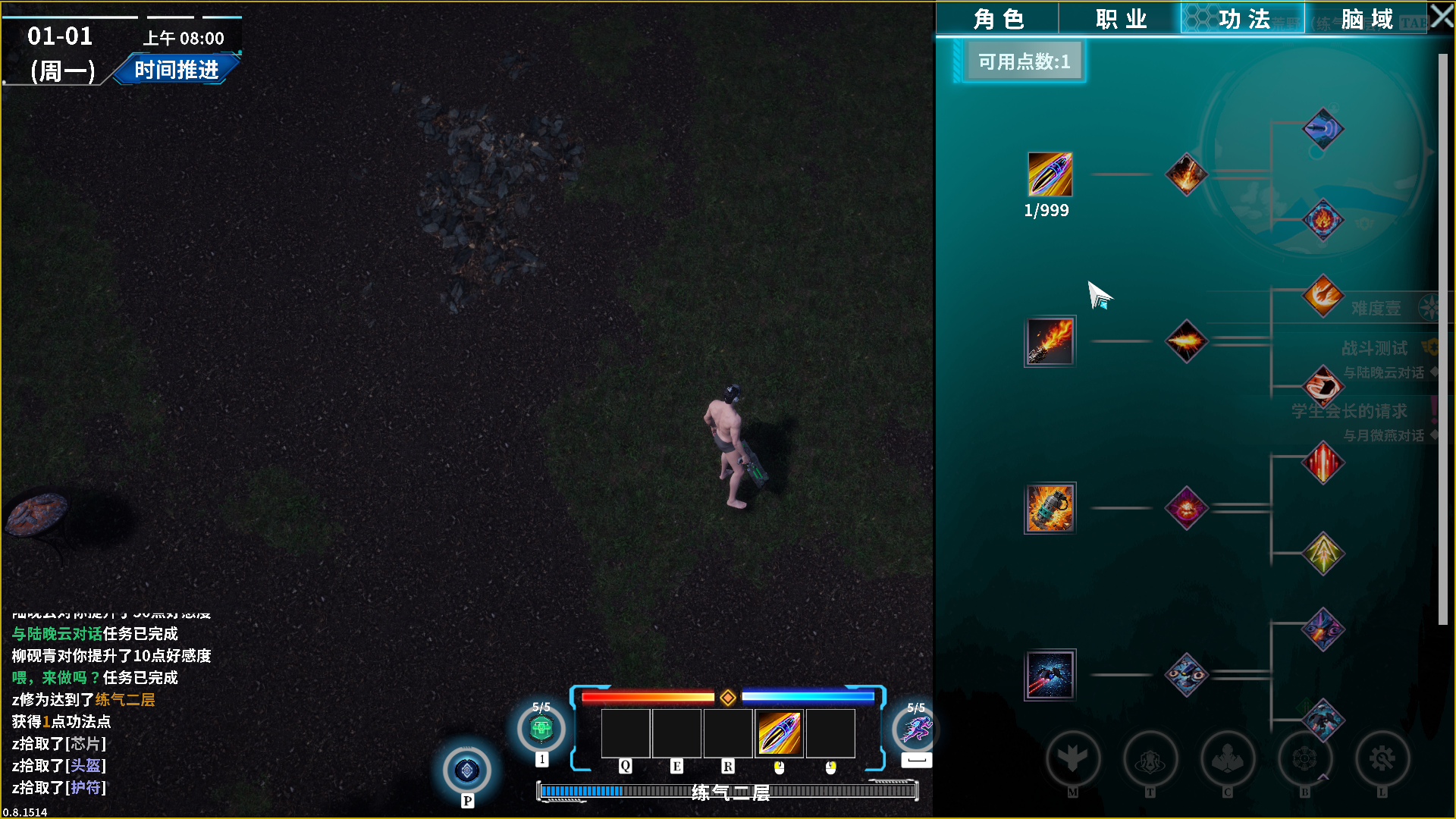The height and width of the screenshot is (819, 1456).
Task: Choose the flaming gun skill icon
Action: 1050,341
